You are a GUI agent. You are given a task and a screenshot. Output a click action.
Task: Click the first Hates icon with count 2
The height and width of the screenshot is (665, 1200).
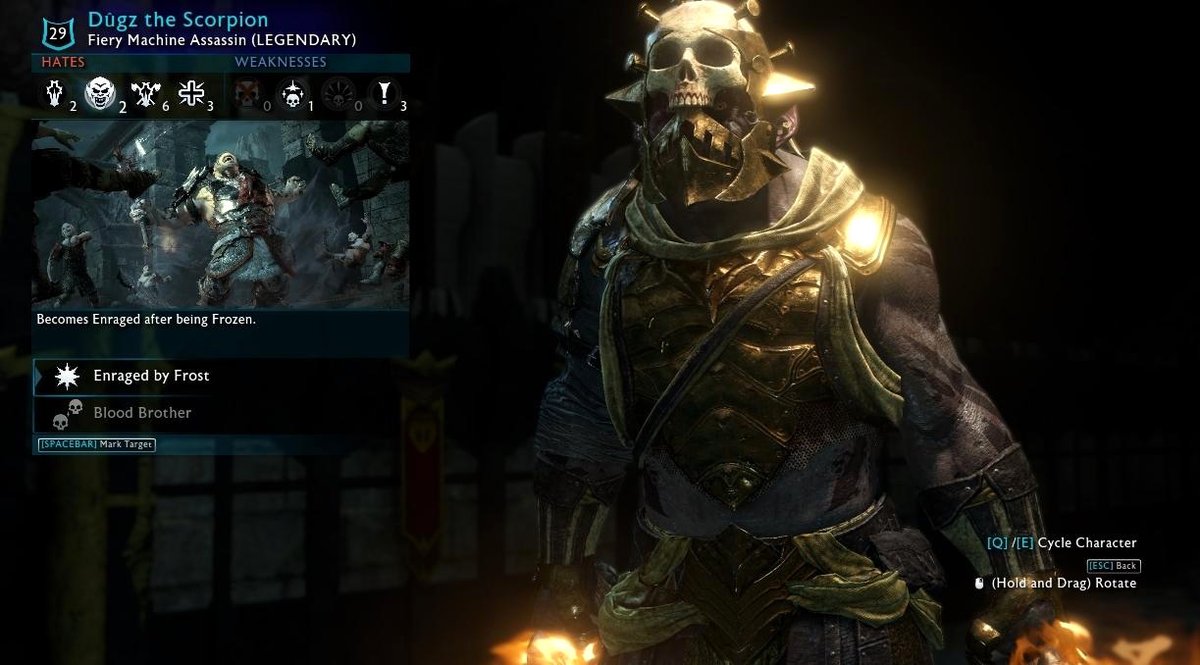(56, 95)
